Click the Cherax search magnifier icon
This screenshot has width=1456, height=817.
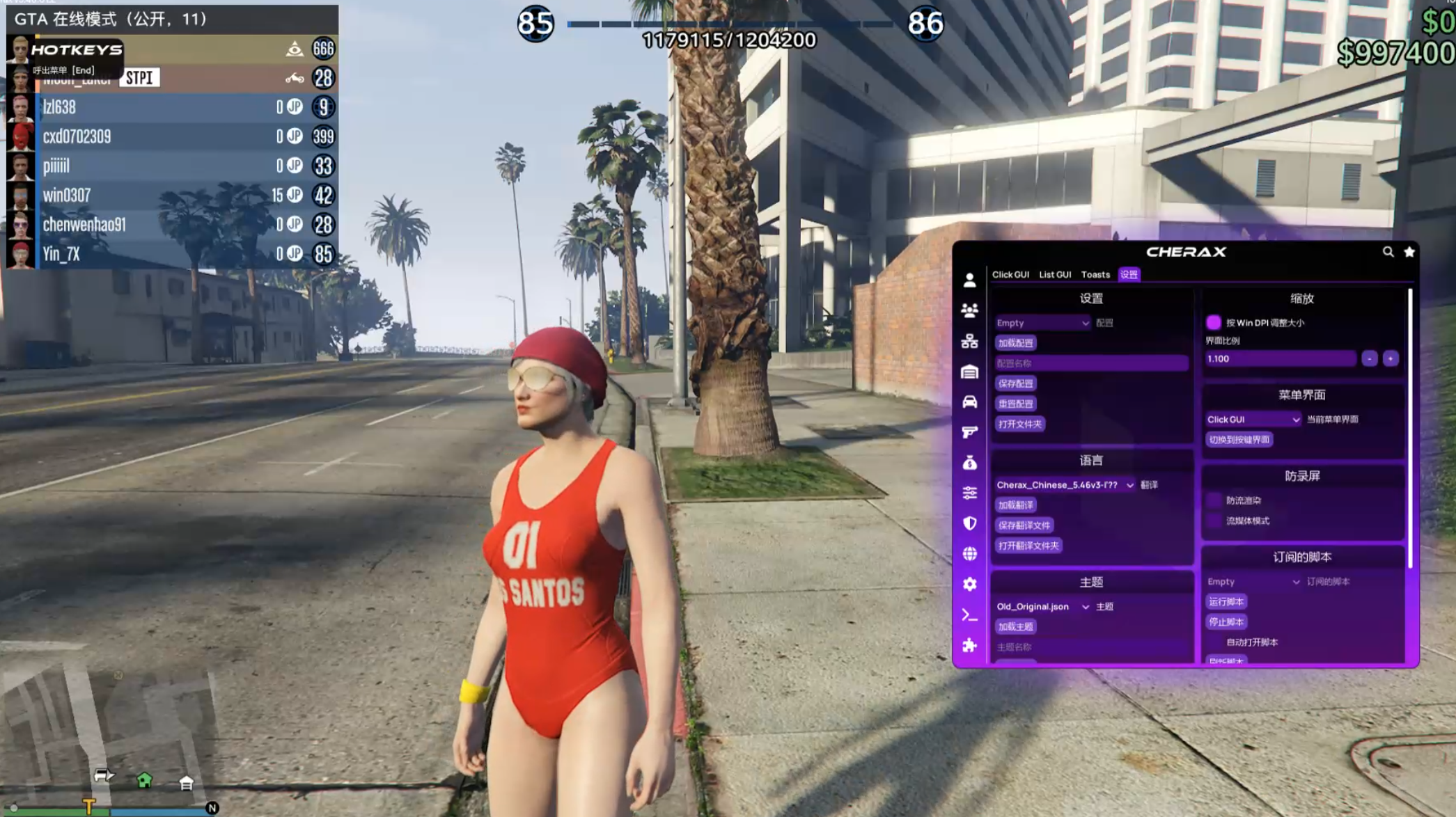coord(1388,252)
